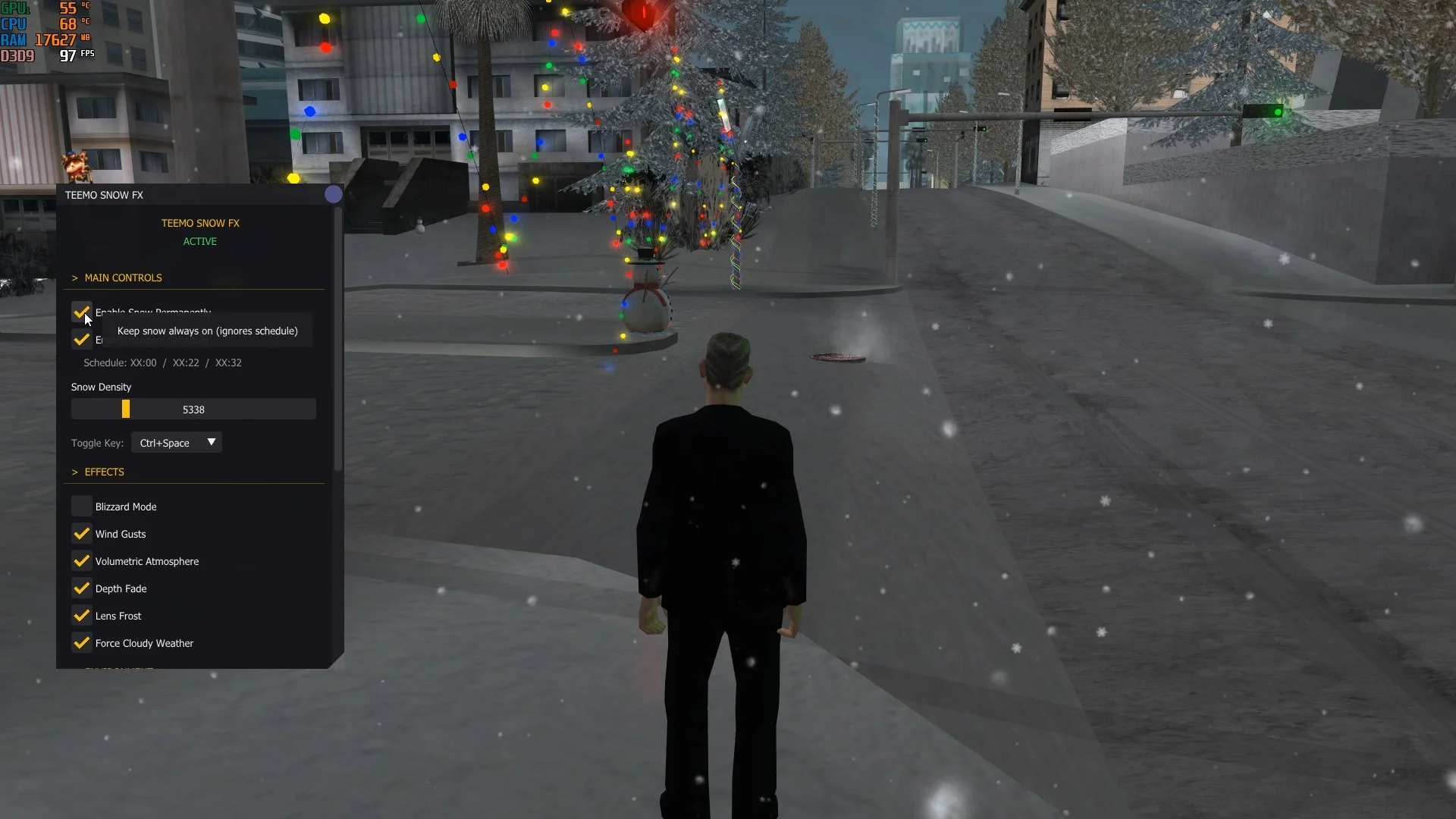Collapse the Effects section header
The image size is (1456, 819).
104,472
